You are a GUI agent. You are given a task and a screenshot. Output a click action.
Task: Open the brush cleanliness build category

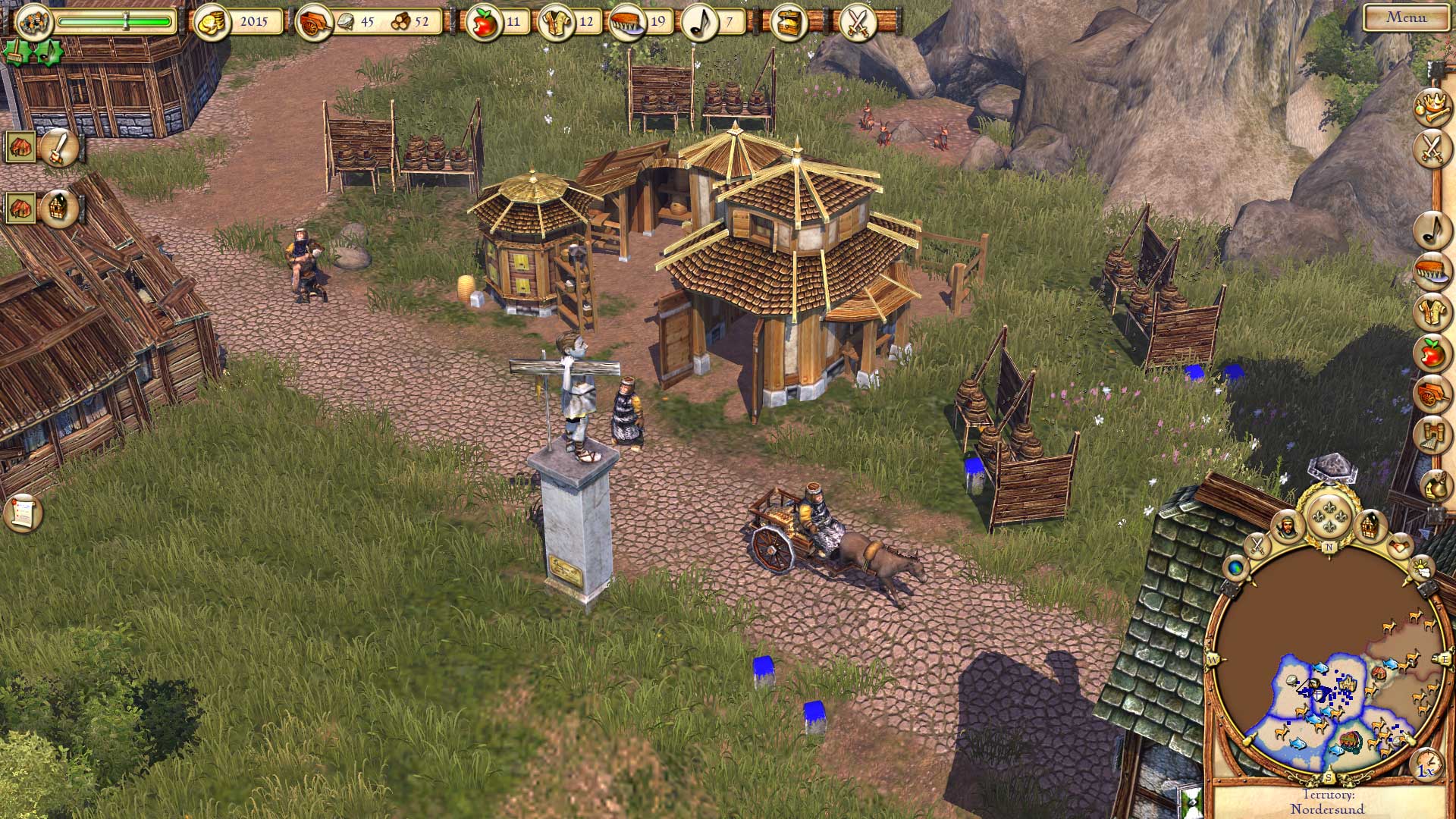click(x=1432, y=271)
